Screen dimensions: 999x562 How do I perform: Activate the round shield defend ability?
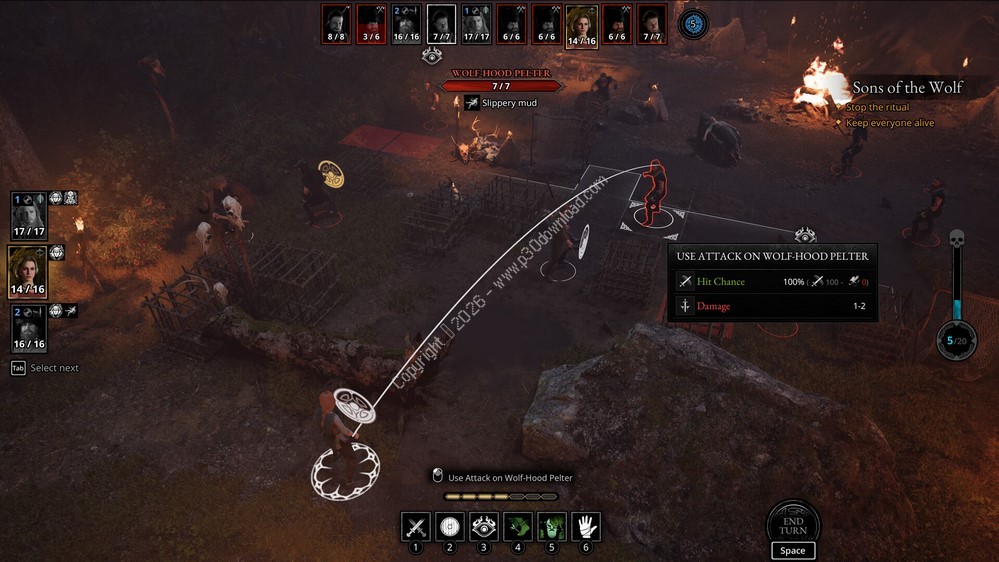(450, 526)
